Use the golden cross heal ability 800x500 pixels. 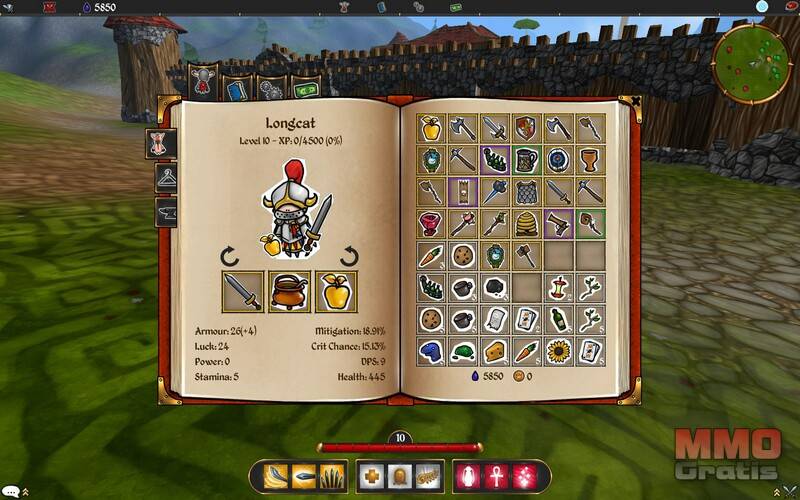tap(371, 477)
